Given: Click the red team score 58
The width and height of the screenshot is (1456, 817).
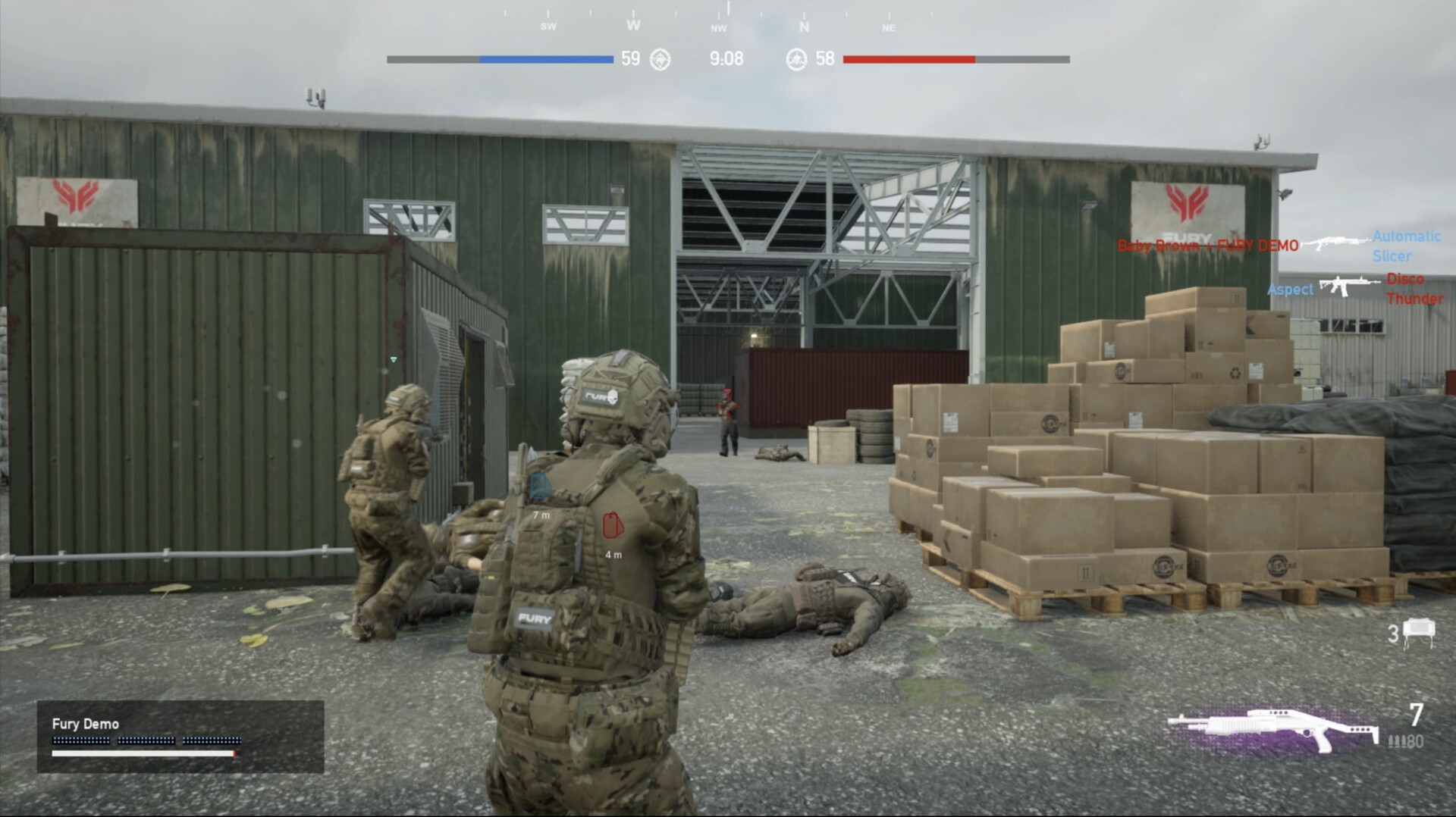Looking at the screenshot, I should click(x=827, y=57).
